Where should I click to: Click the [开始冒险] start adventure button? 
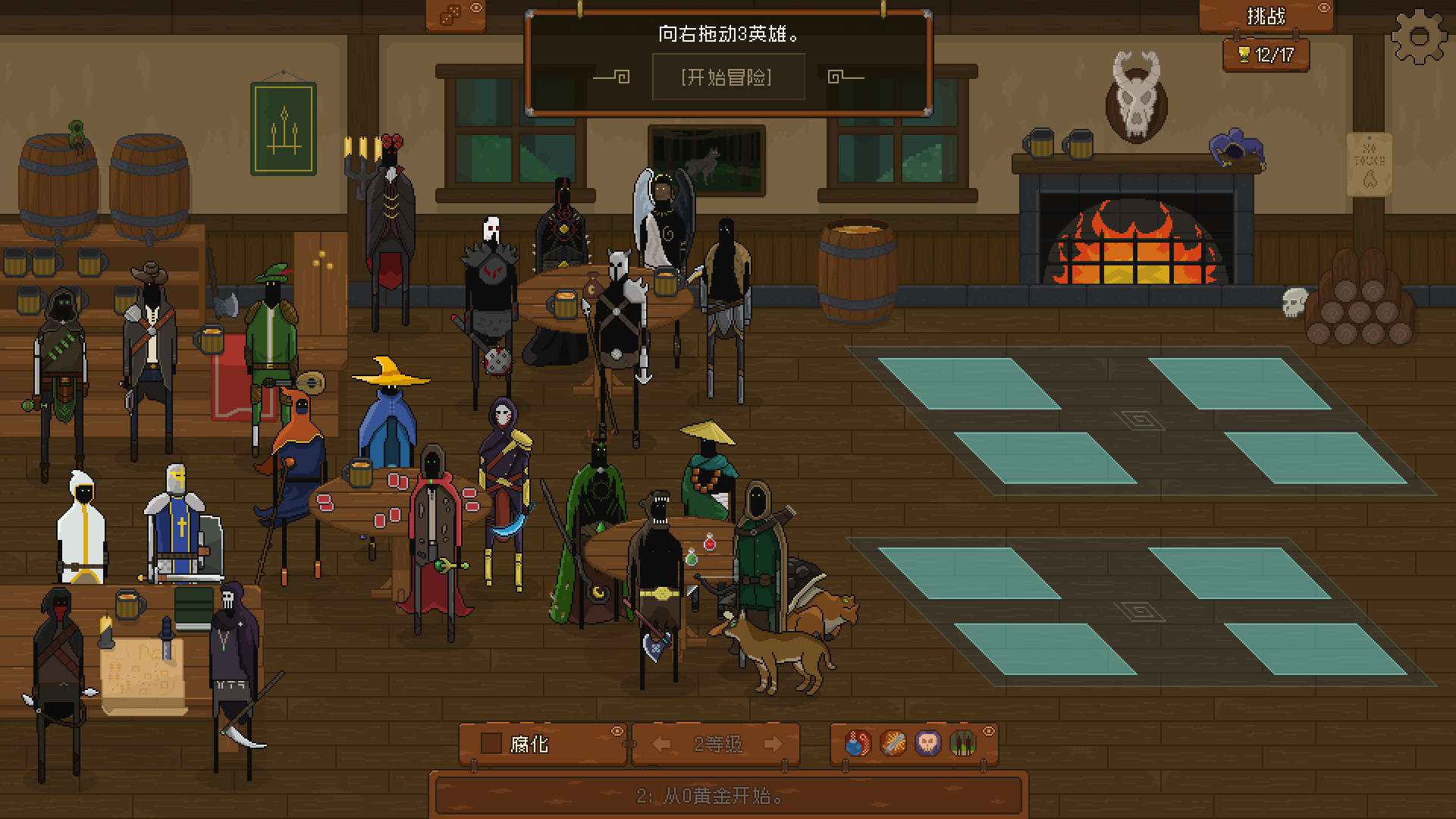click(726, 77)
